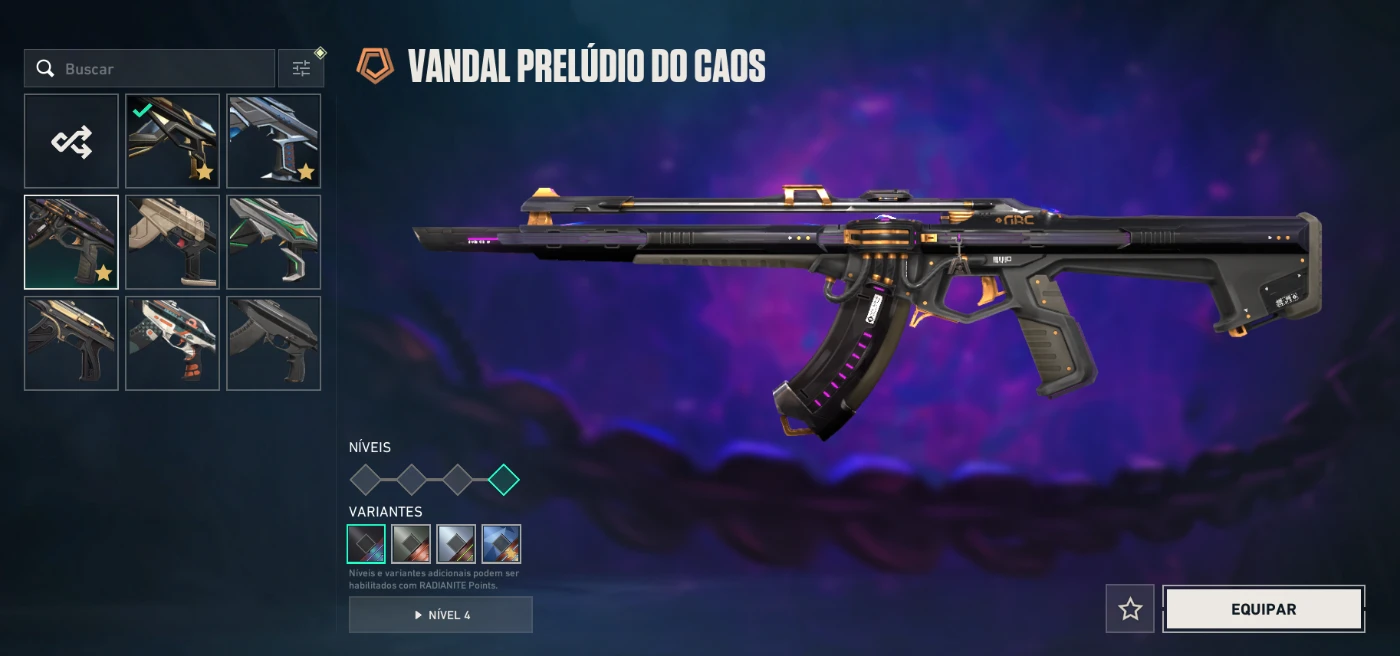This screenshot has height=656, width=1400.
Task: Switch to the blue variant swatch
Action: point(501,544)
